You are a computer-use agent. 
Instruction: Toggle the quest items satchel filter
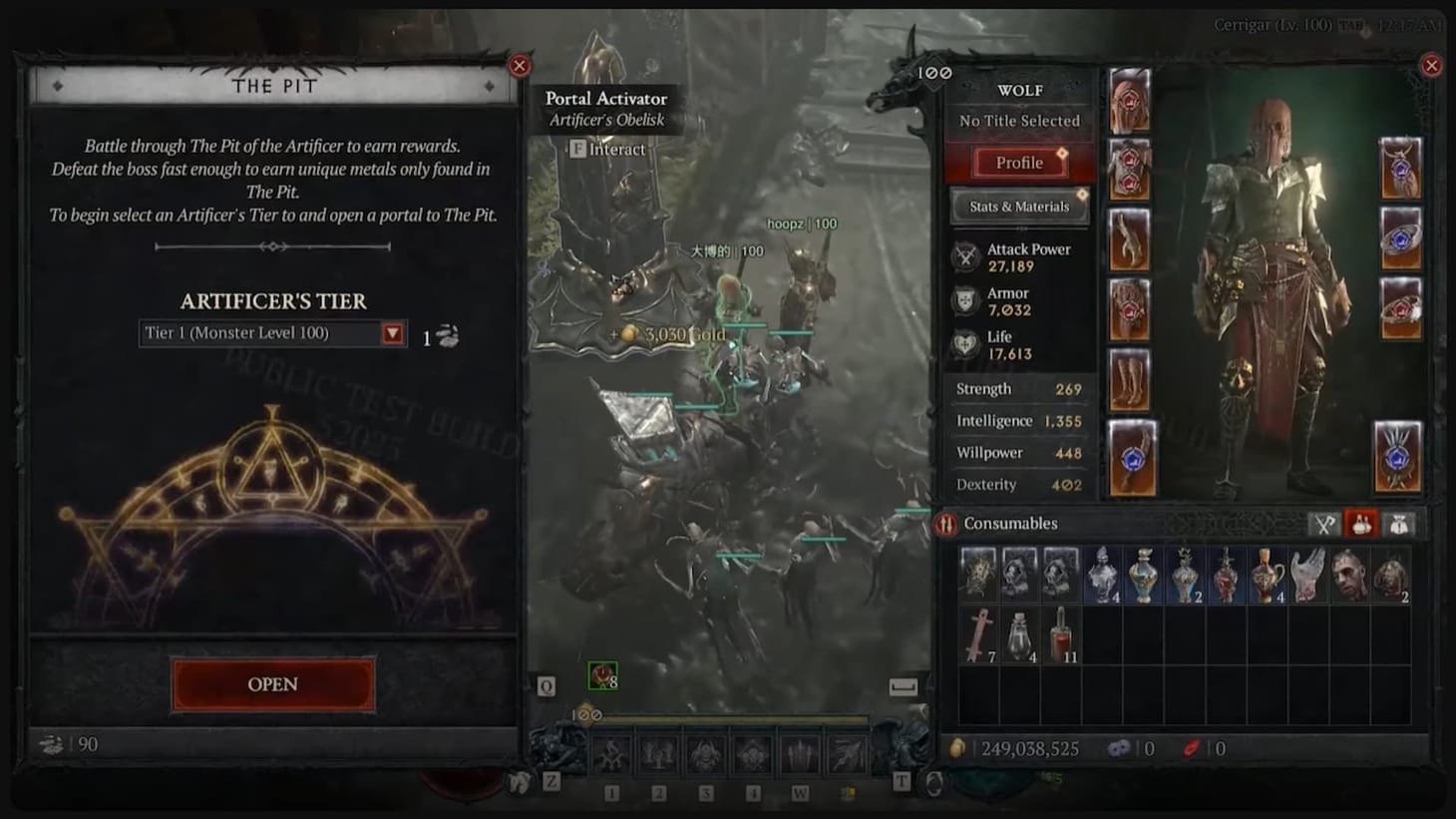click(1399, 522)
